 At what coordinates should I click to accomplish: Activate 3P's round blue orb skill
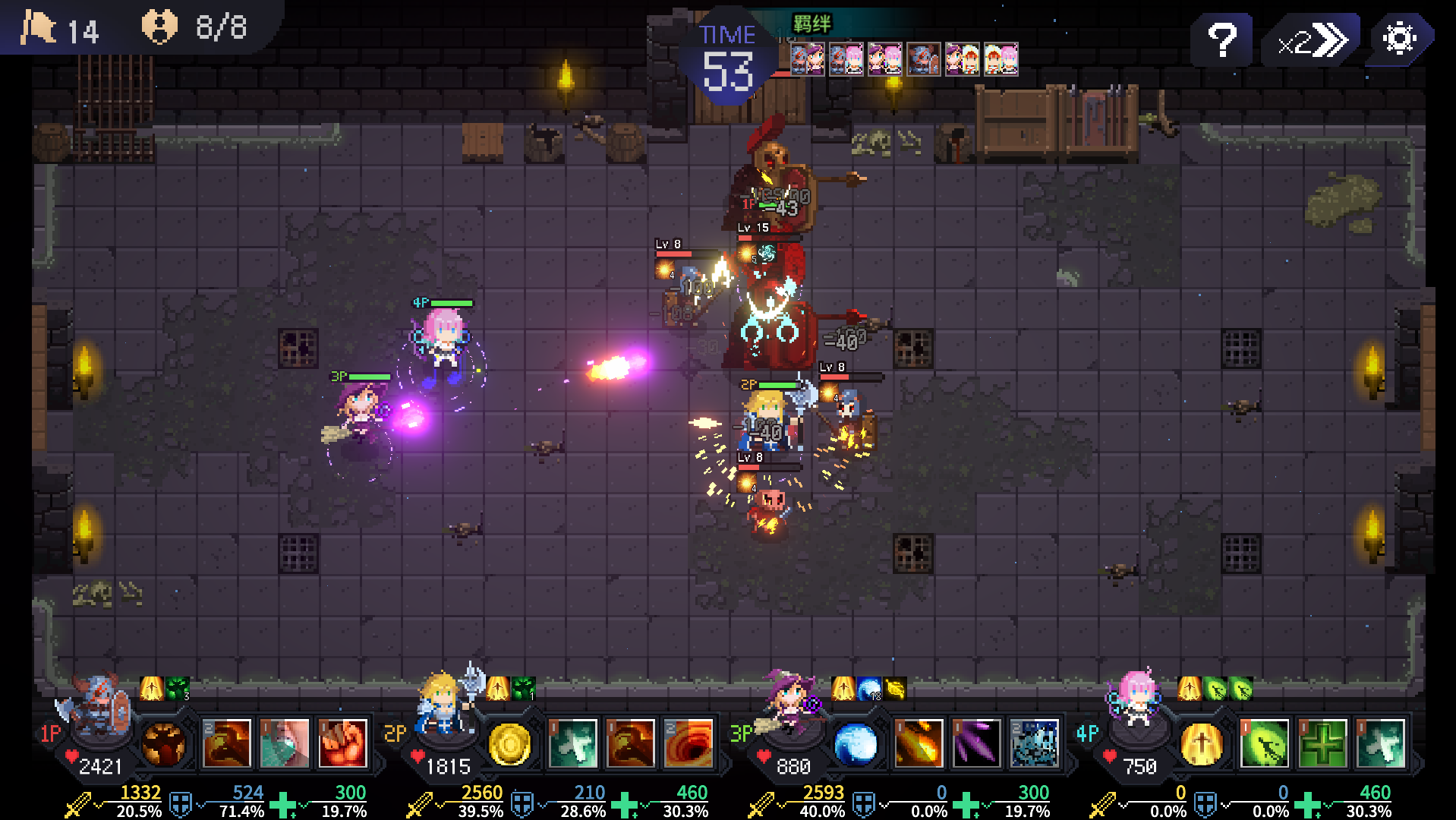855,743
